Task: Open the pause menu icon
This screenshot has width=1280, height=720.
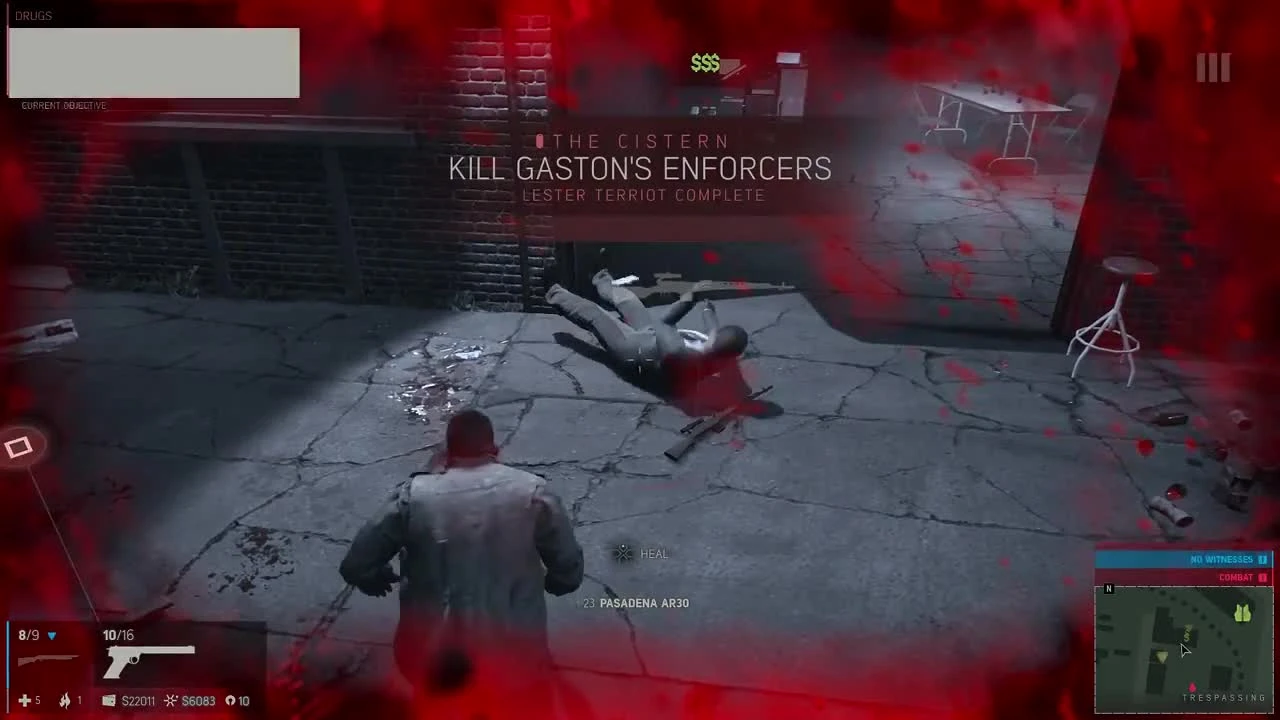Action: pos(1213,67)
